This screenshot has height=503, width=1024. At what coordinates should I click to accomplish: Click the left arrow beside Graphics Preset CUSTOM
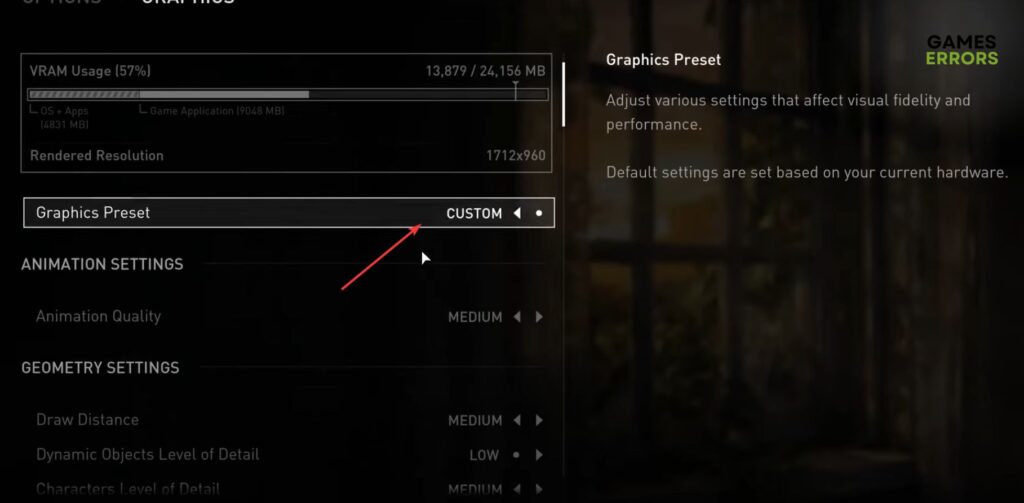click(x=517, y=213)
